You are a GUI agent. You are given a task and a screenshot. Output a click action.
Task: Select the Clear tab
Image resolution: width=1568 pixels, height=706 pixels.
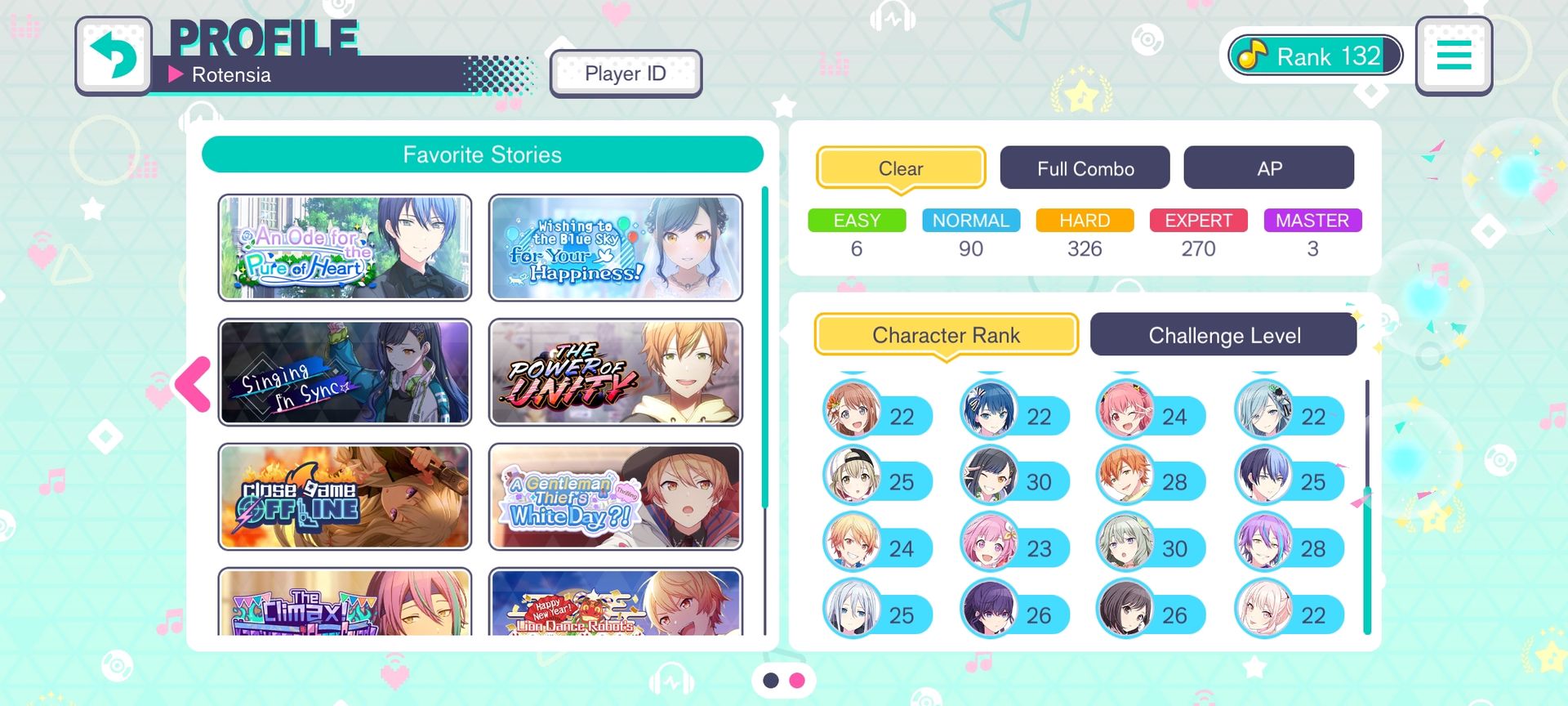pyautogui.click(x=901, y=168)
